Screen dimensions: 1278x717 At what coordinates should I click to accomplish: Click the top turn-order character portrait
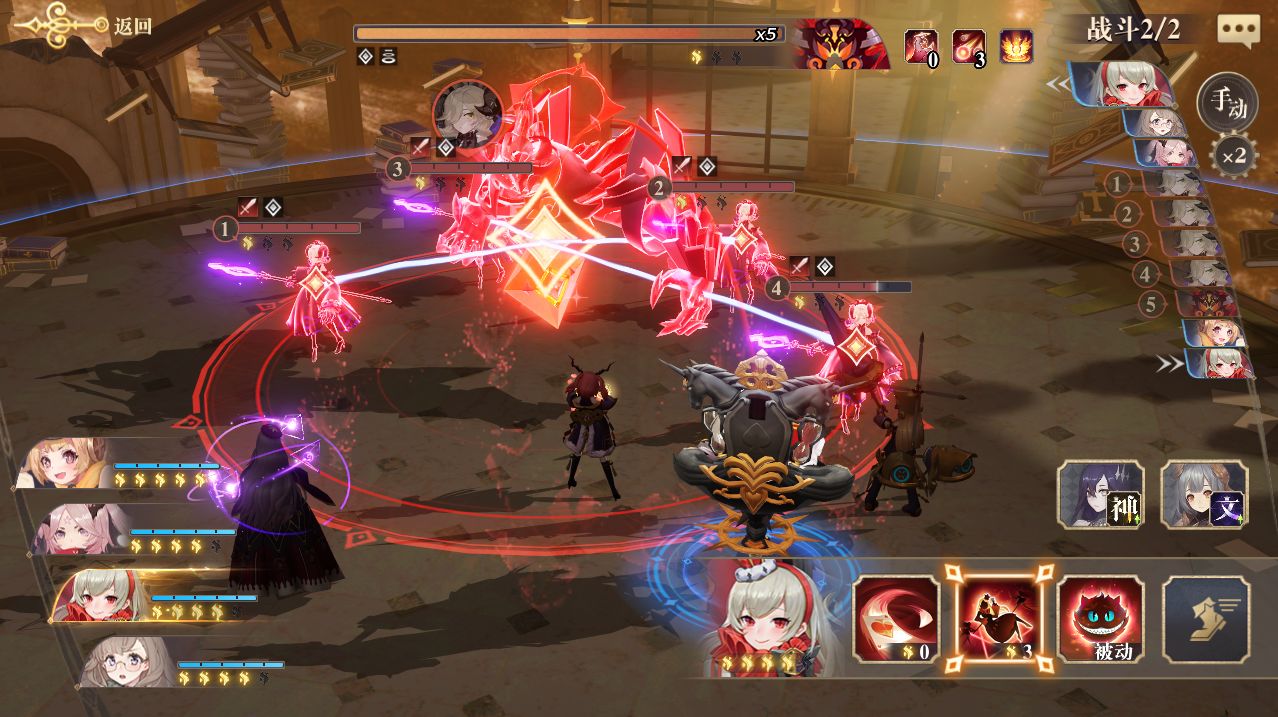click(1124, 84)
